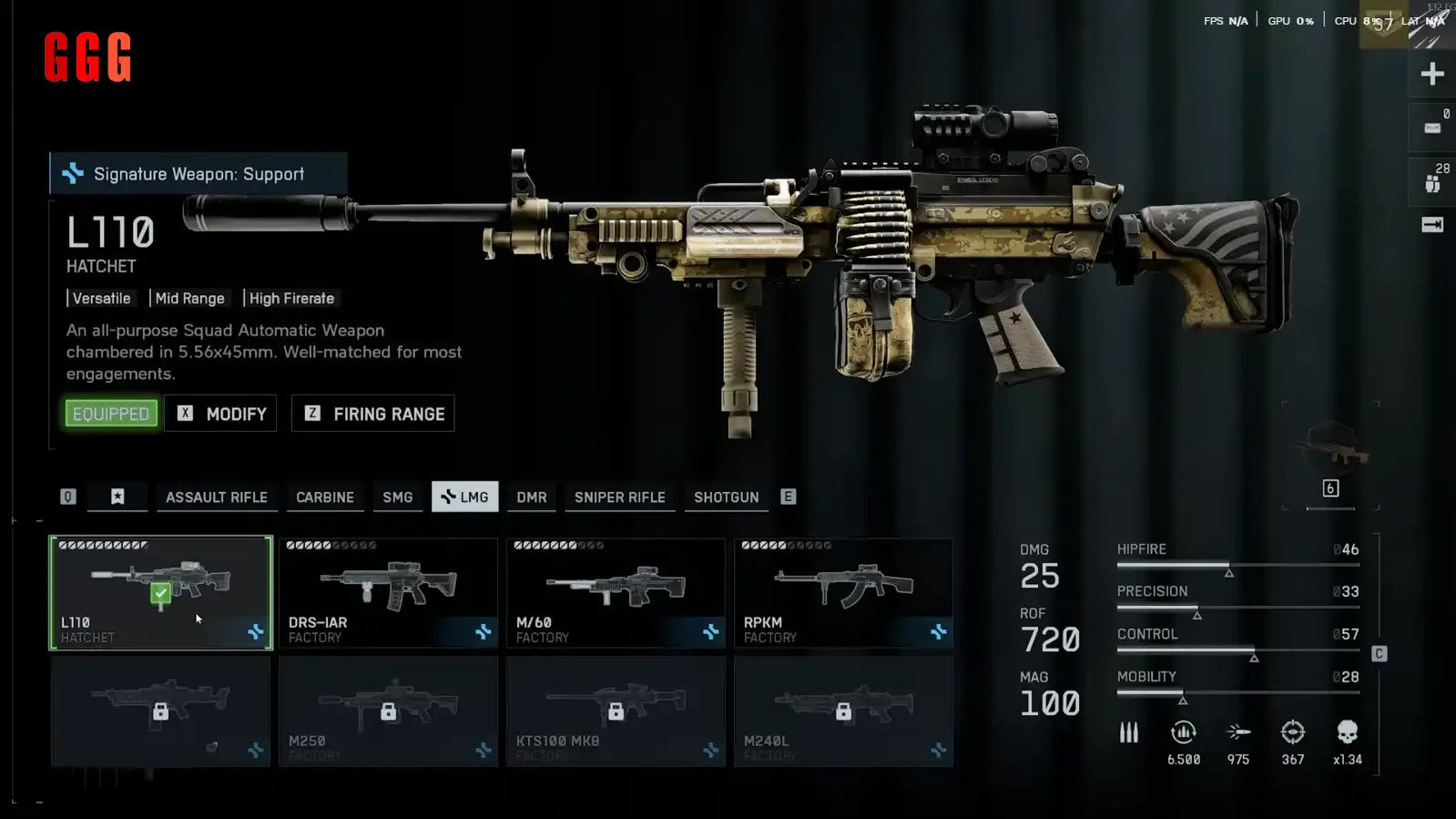
Task: Click the plus icon in the sidebar
Action: (1431, 74)
